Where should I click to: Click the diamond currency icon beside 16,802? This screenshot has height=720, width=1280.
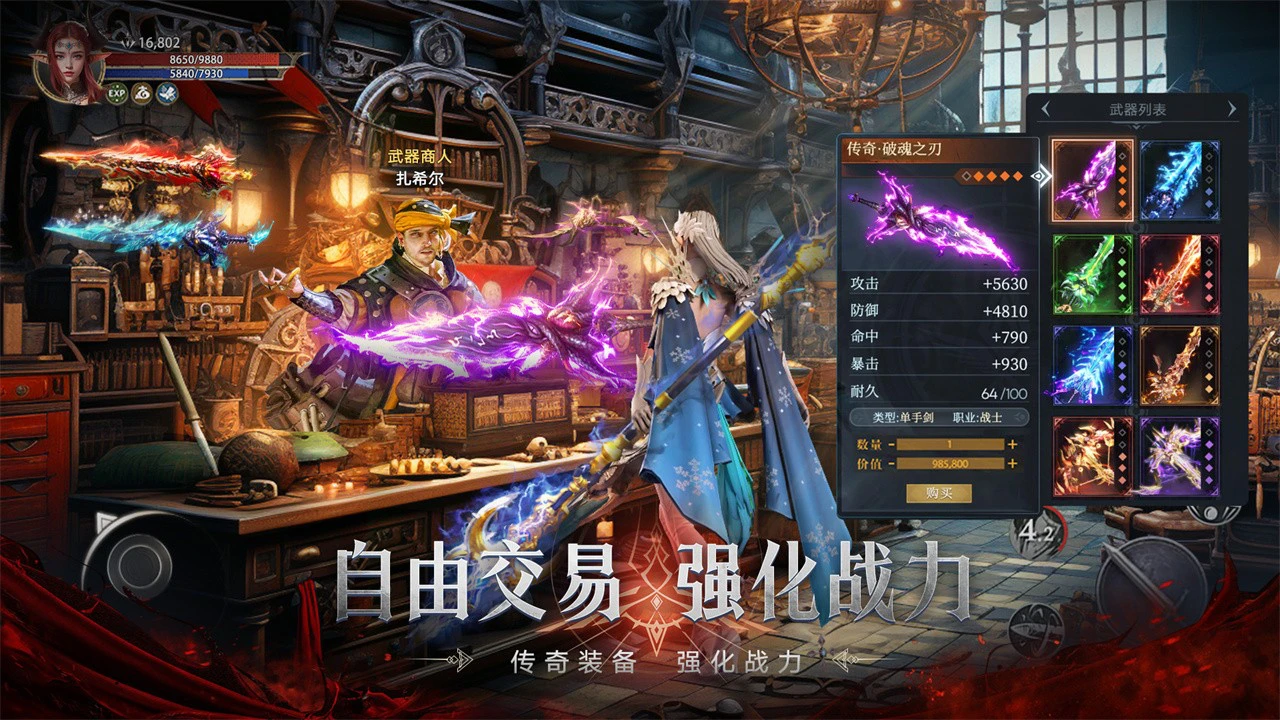tap(128, 42)
